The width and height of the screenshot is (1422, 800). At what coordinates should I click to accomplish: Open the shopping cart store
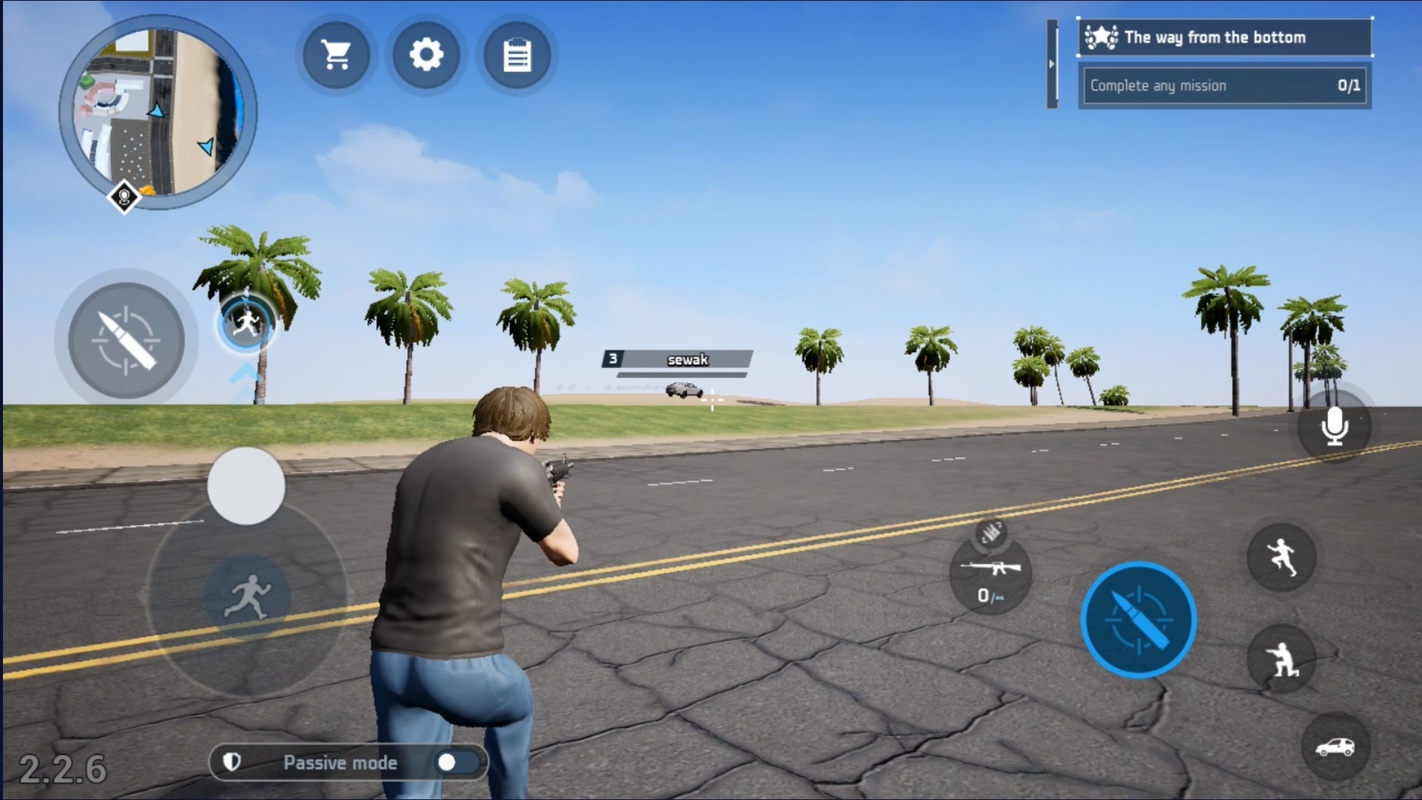pyautogui.click(x=336, y=55)
